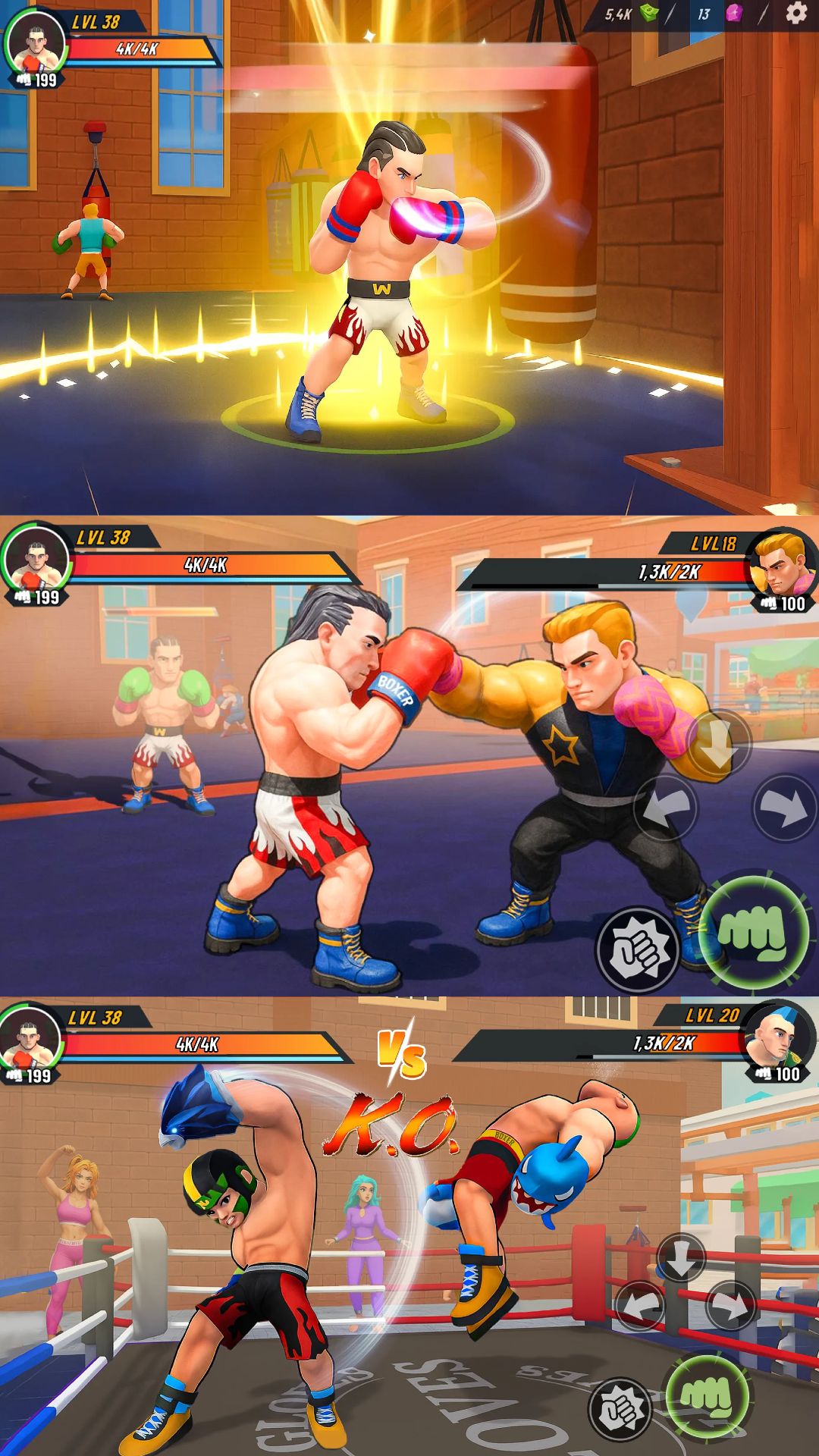Image resolution: width=819 pixels, height=1456 pixels.
Task: Use the grey fist special attack in gym fight
Action: coord(638,949)
